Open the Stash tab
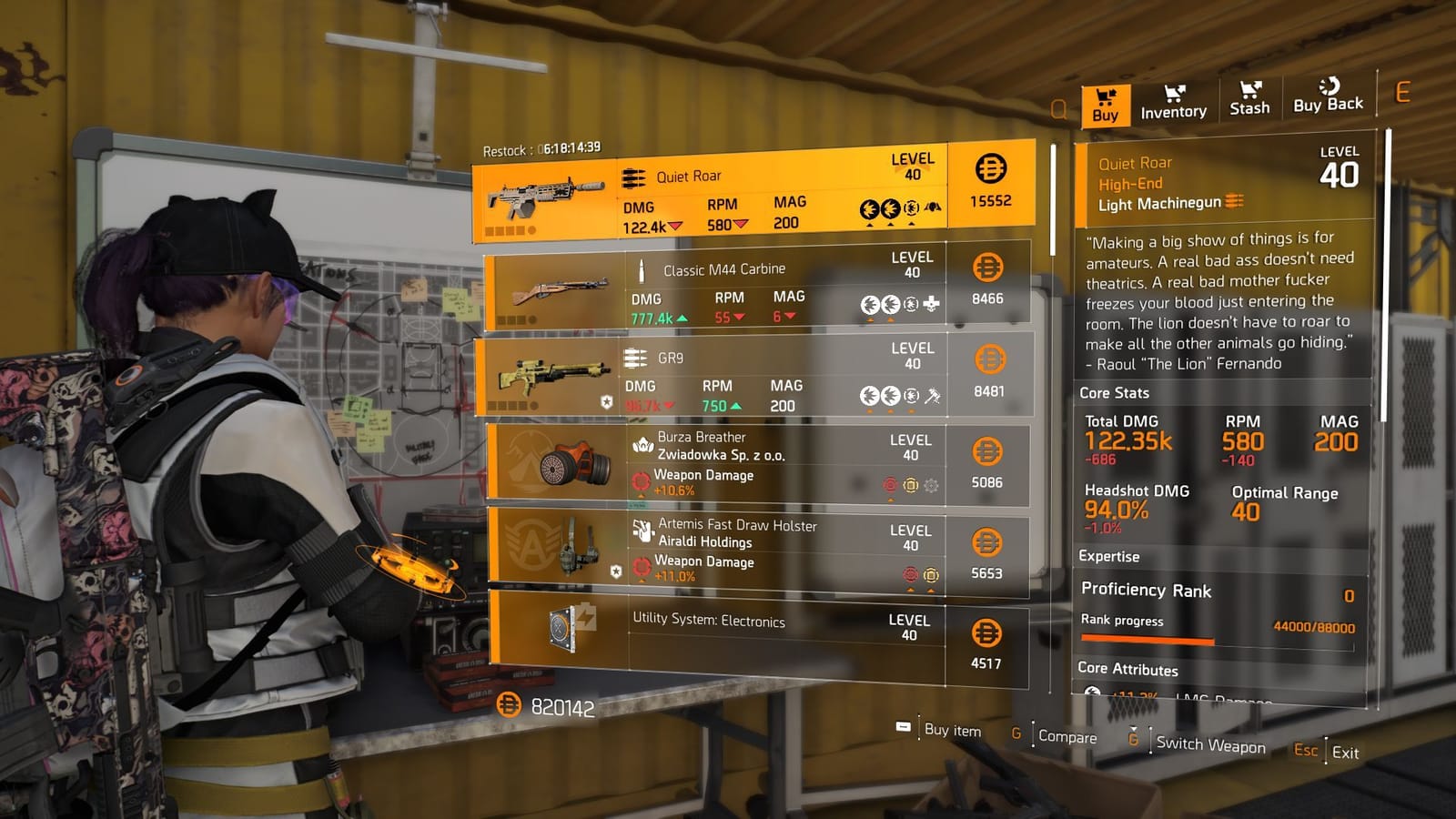Screen dimensions: 1456x819 click(1249, 100)
